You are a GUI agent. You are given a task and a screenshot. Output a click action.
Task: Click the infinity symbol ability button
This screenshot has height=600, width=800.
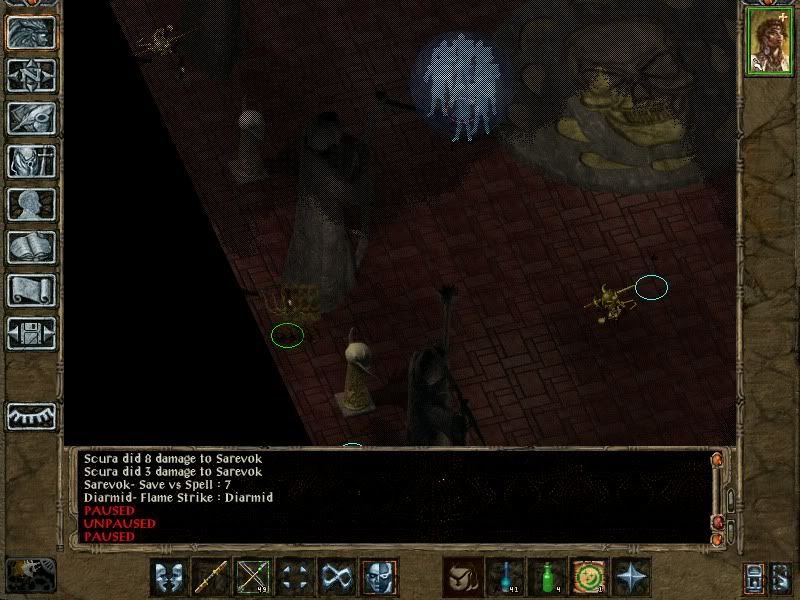(x=336, y=577)
